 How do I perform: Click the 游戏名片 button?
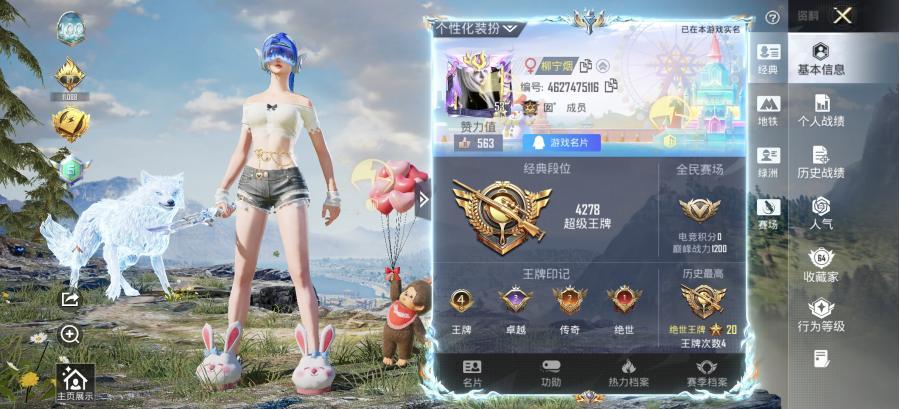pos(567,143)
